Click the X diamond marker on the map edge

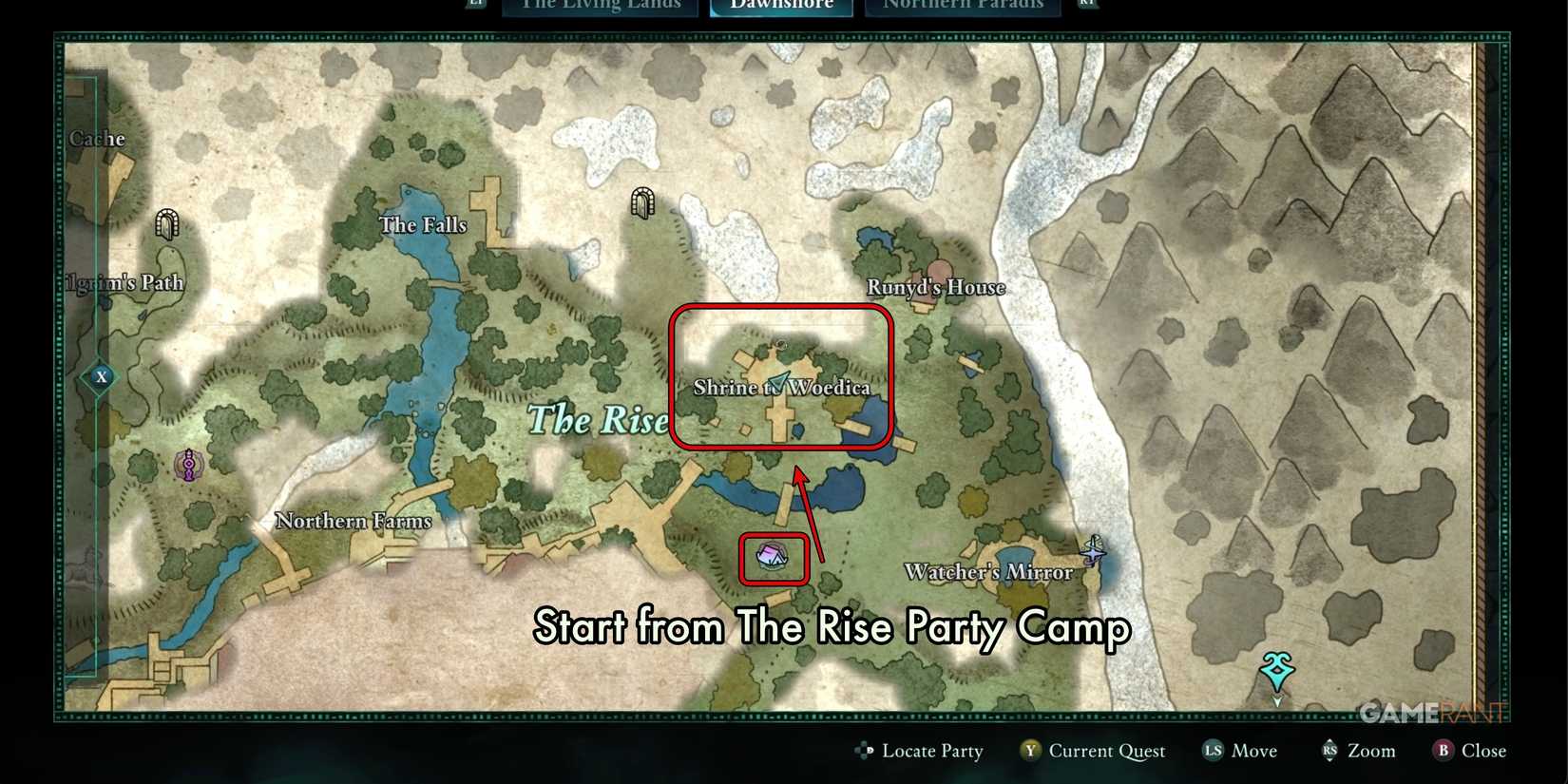100,376
